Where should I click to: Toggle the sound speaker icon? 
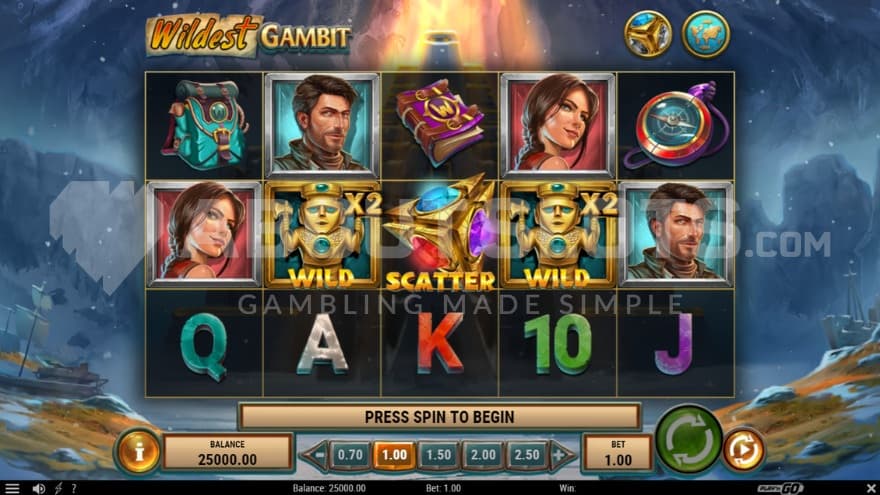tap(38, 488)
